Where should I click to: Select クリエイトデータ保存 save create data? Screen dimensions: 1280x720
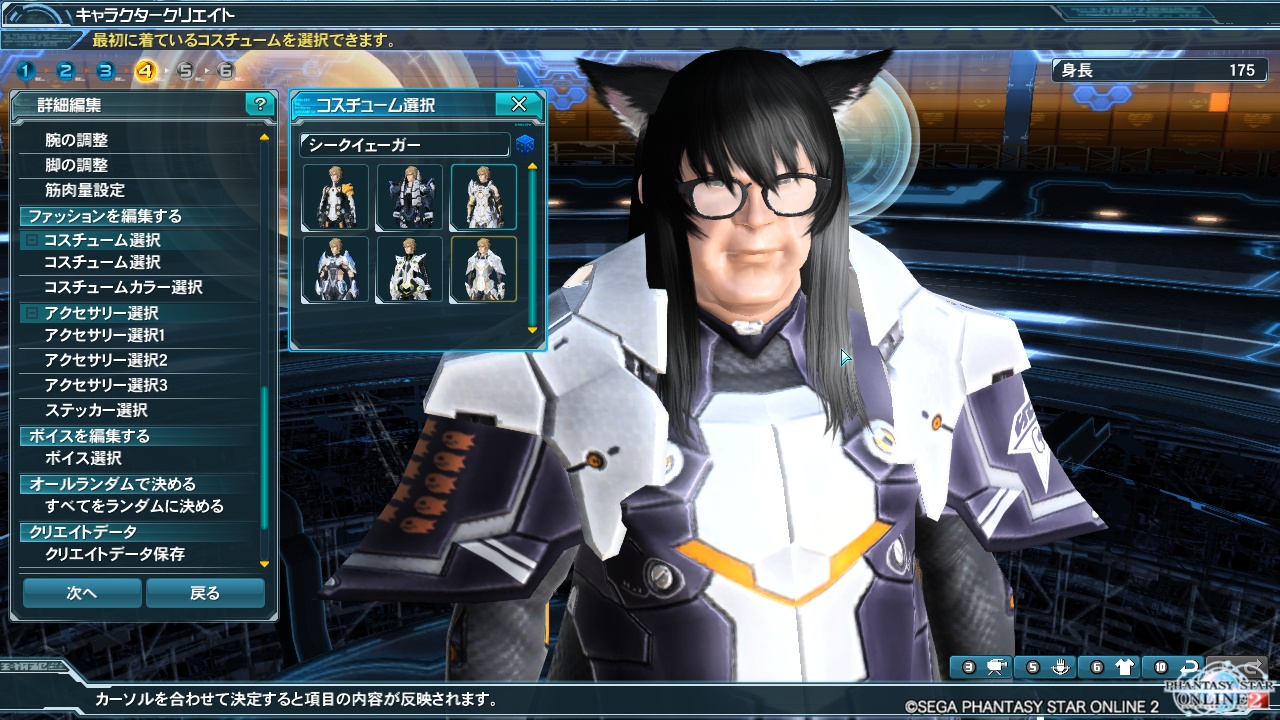click(x=115, y=554)
